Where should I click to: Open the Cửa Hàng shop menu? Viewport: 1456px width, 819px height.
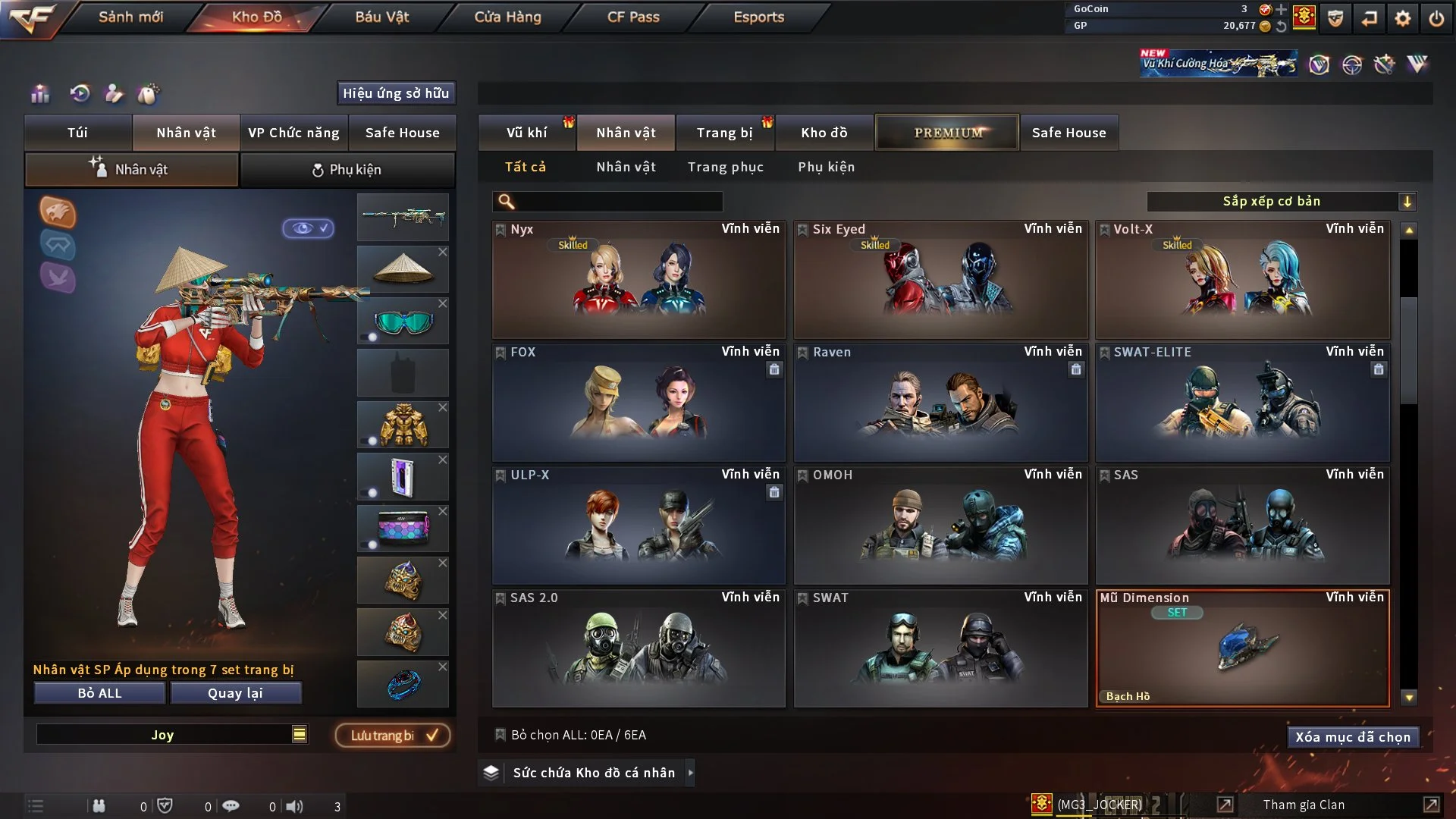[507, 17]
